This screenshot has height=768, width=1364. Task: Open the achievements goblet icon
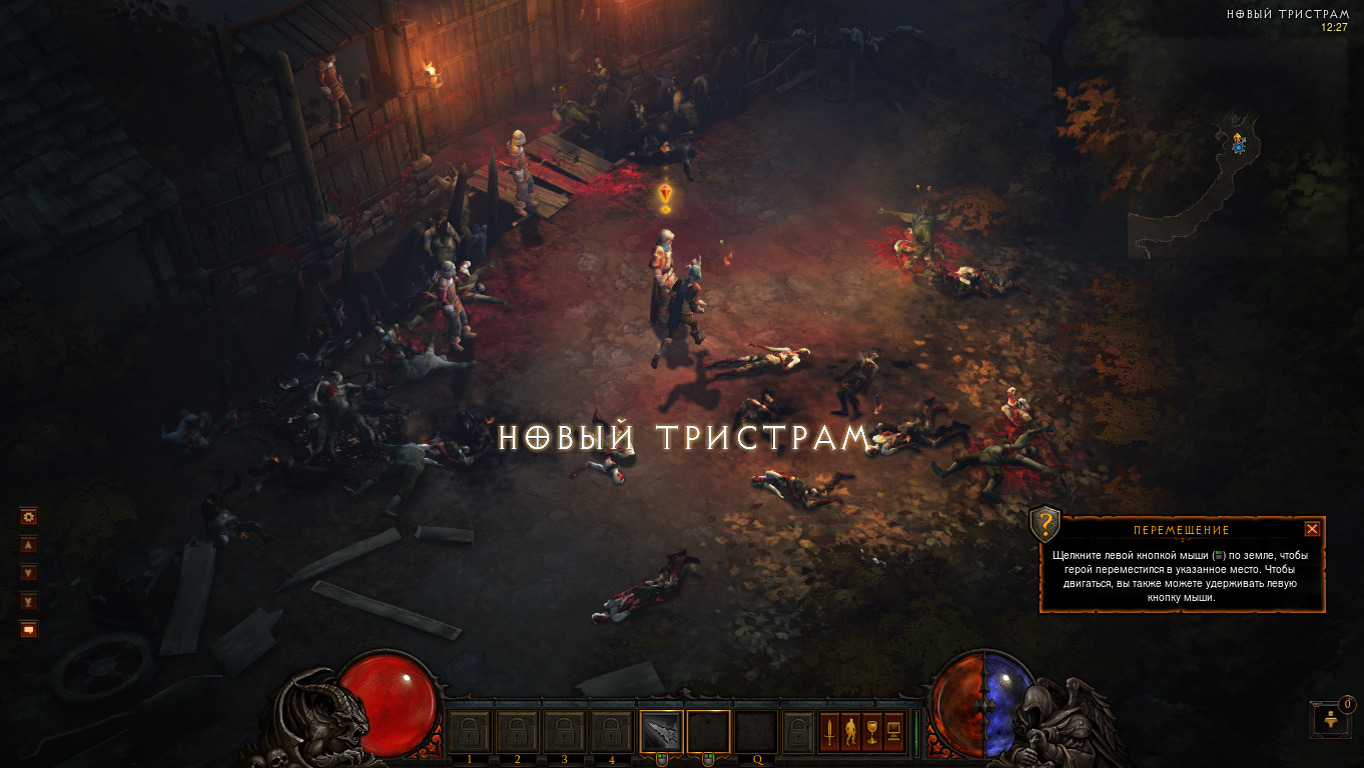(x=873, y=732)
